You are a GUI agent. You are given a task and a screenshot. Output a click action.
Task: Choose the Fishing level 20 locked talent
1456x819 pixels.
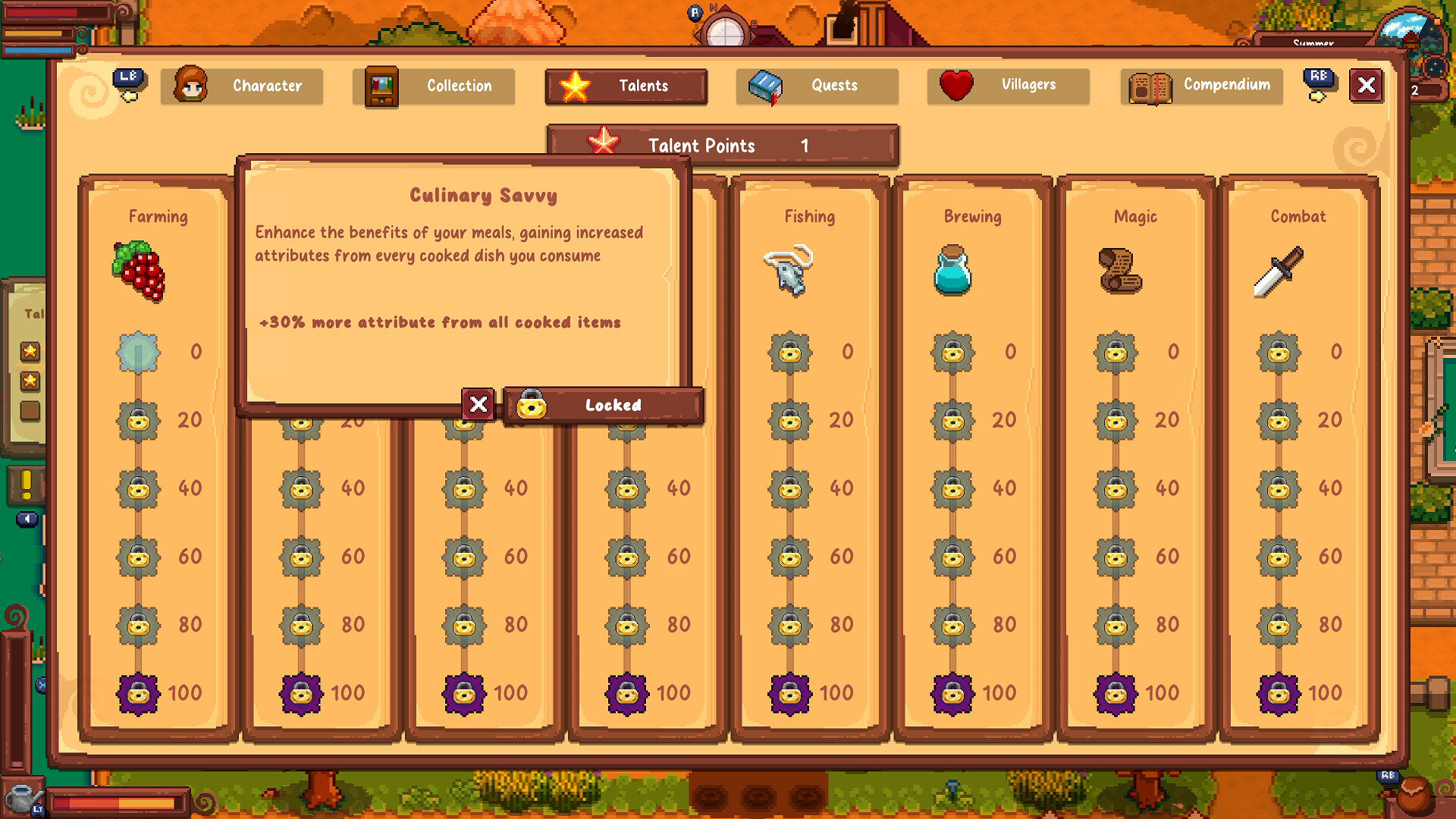point(789,420)
